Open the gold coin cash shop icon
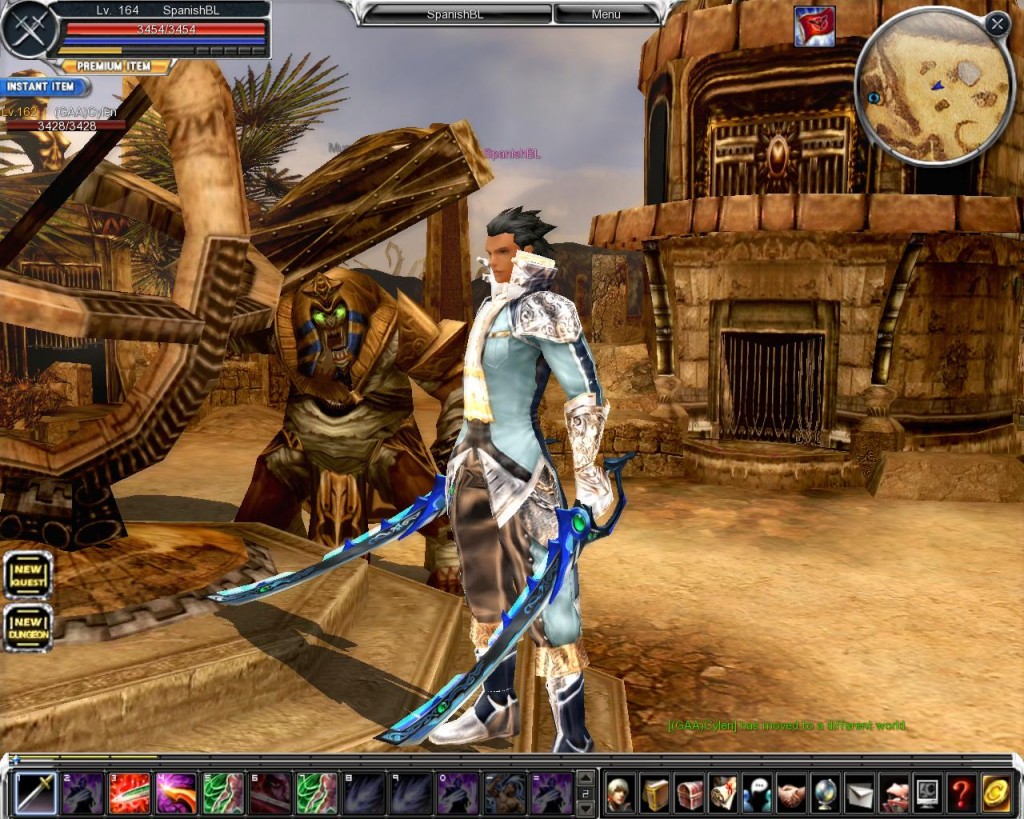The height and width of the screenshot is (819, 1024). click(x=995, y=793)
